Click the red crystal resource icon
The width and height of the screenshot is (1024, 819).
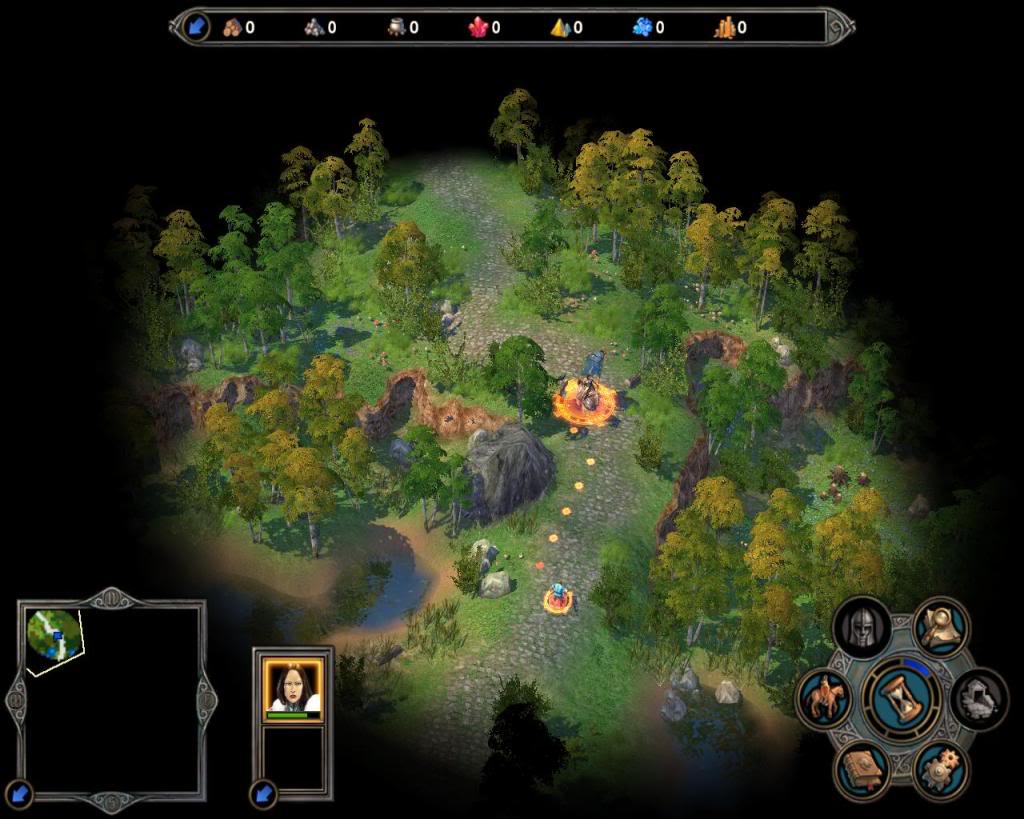pos(478,28)
